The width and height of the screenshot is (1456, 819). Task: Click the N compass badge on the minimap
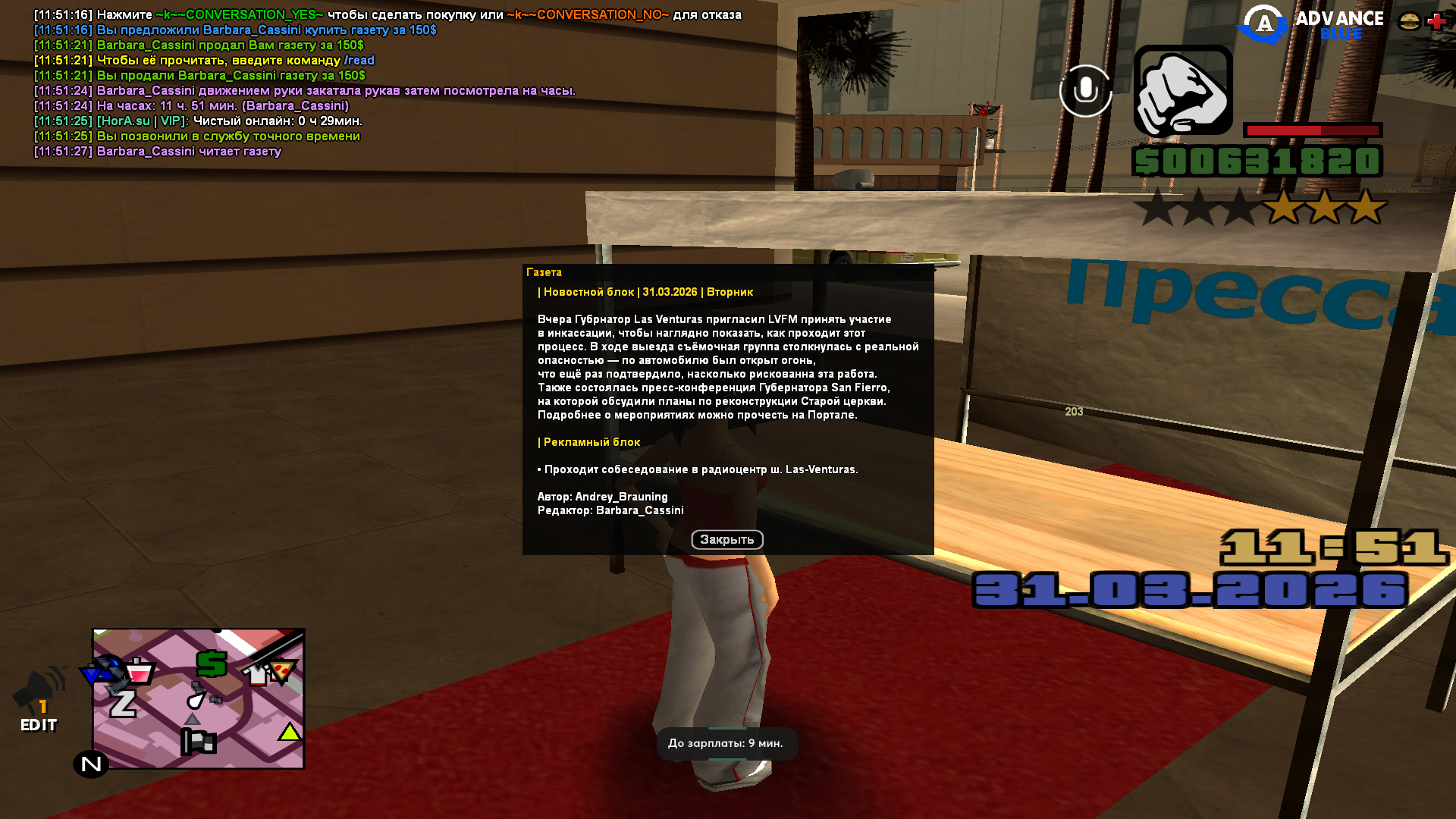[89, 762]
